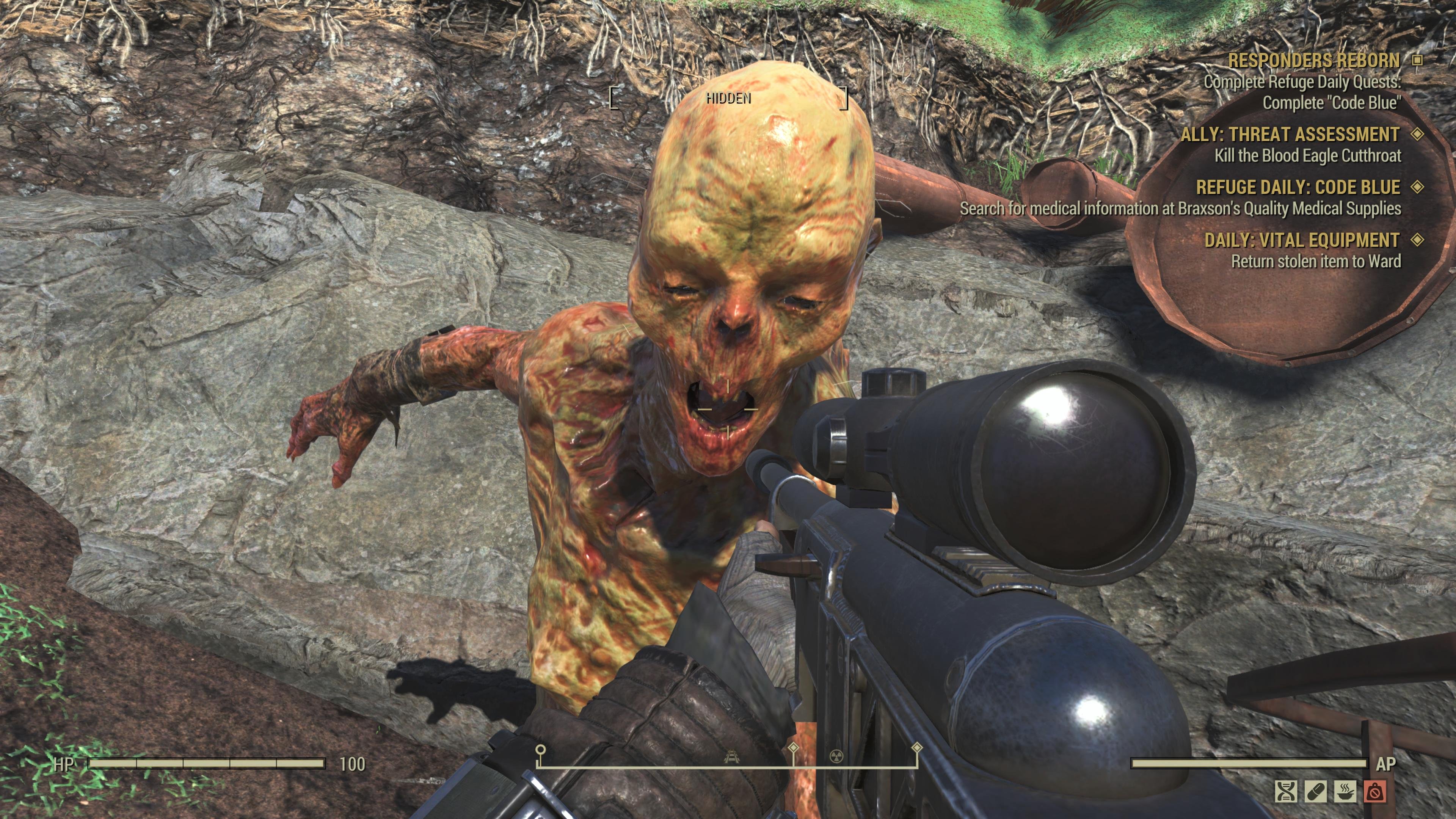1456x819 pixels.
Task: Click the Daily: Vital Equipment quest entry
Action: (x=1302, y=240)
